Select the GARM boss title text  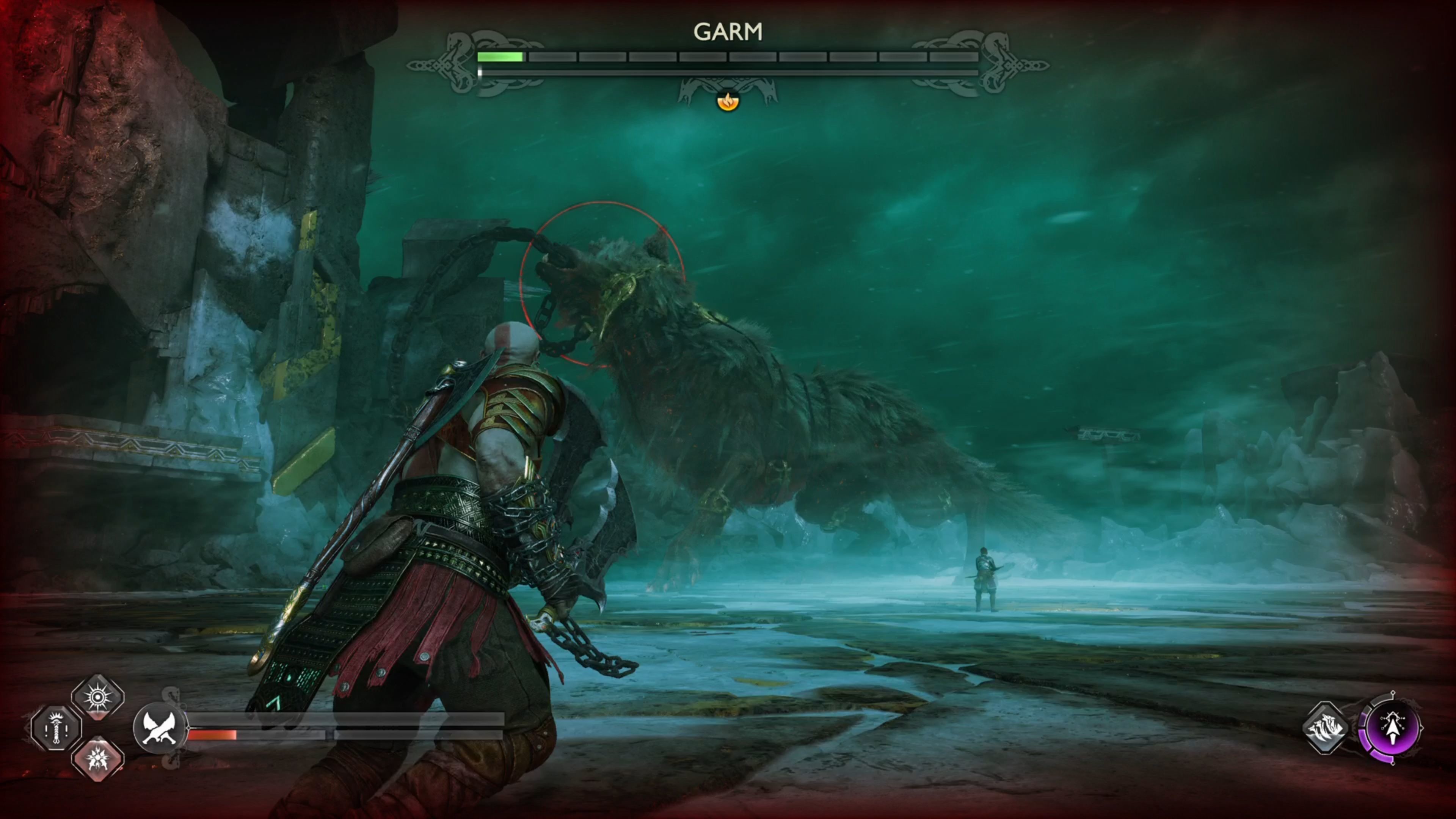(x=728, y=32)
